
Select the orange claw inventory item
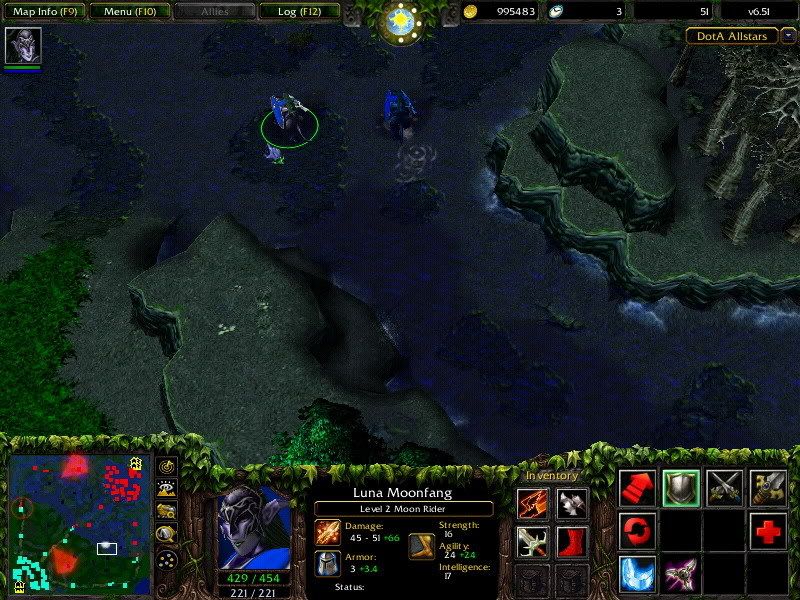point(533,503)
